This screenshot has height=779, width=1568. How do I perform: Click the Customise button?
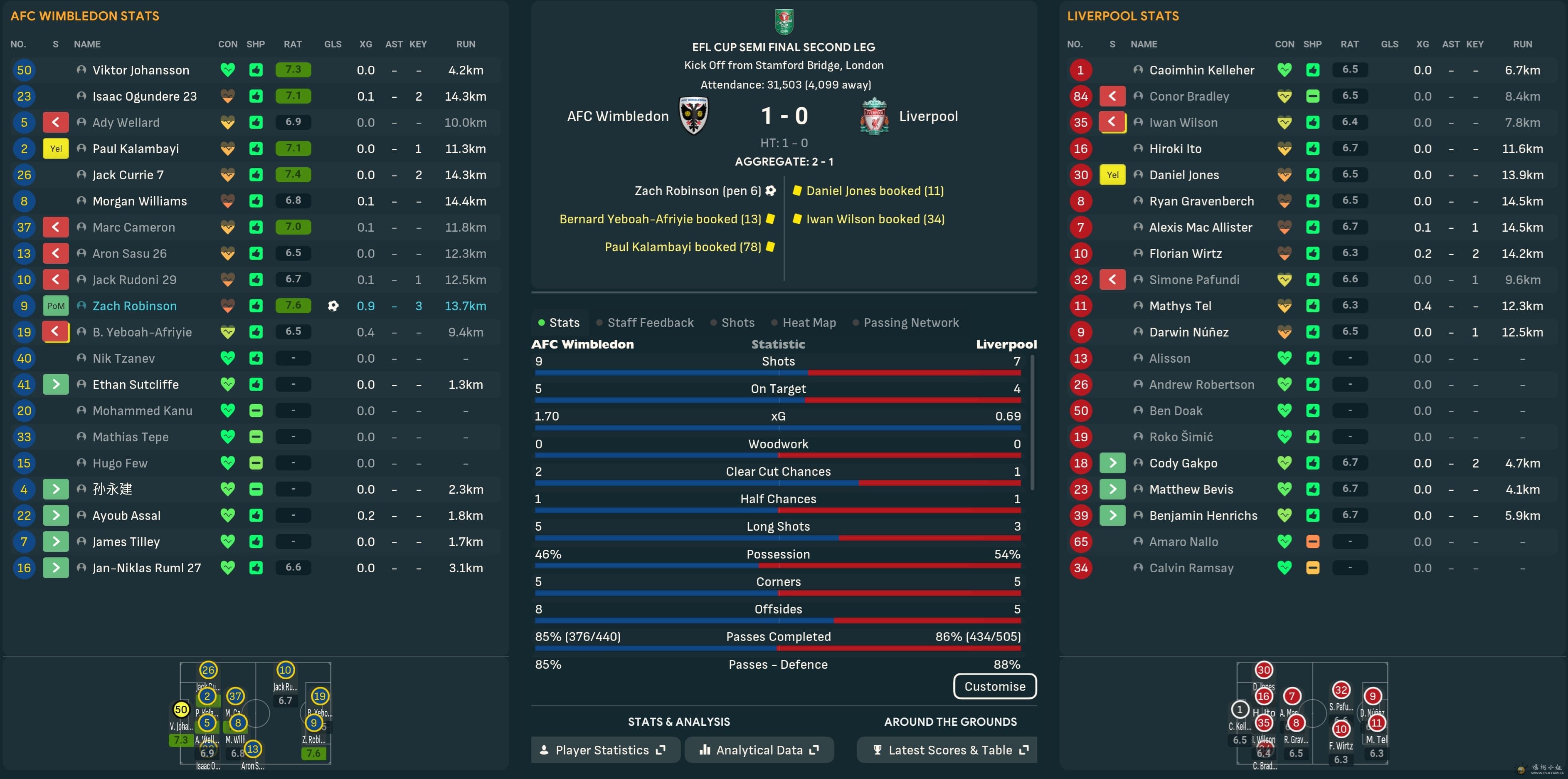click(x=994, y=686)
